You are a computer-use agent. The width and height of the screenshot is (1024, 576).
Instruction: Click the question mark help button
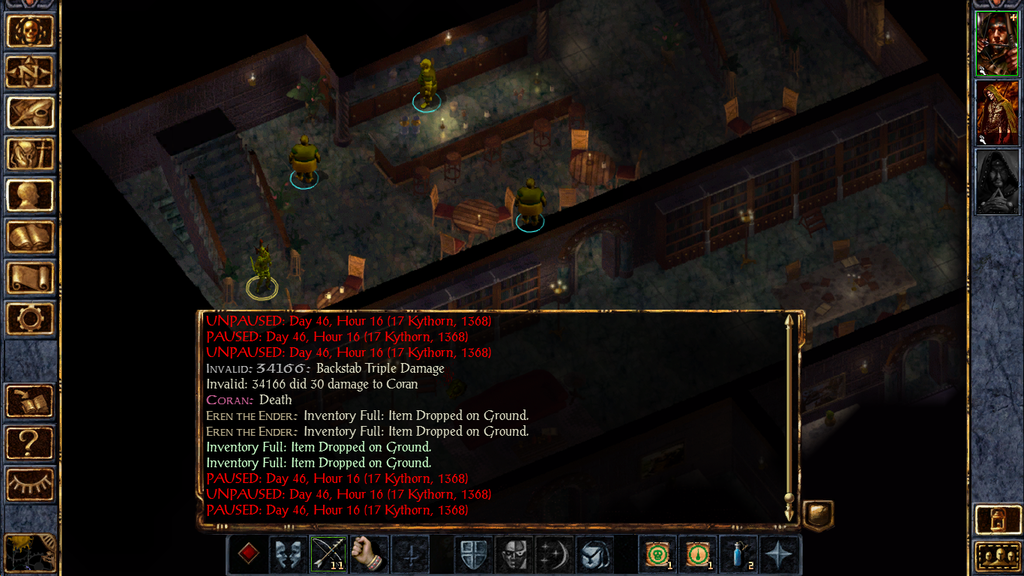tap(30, 443)
